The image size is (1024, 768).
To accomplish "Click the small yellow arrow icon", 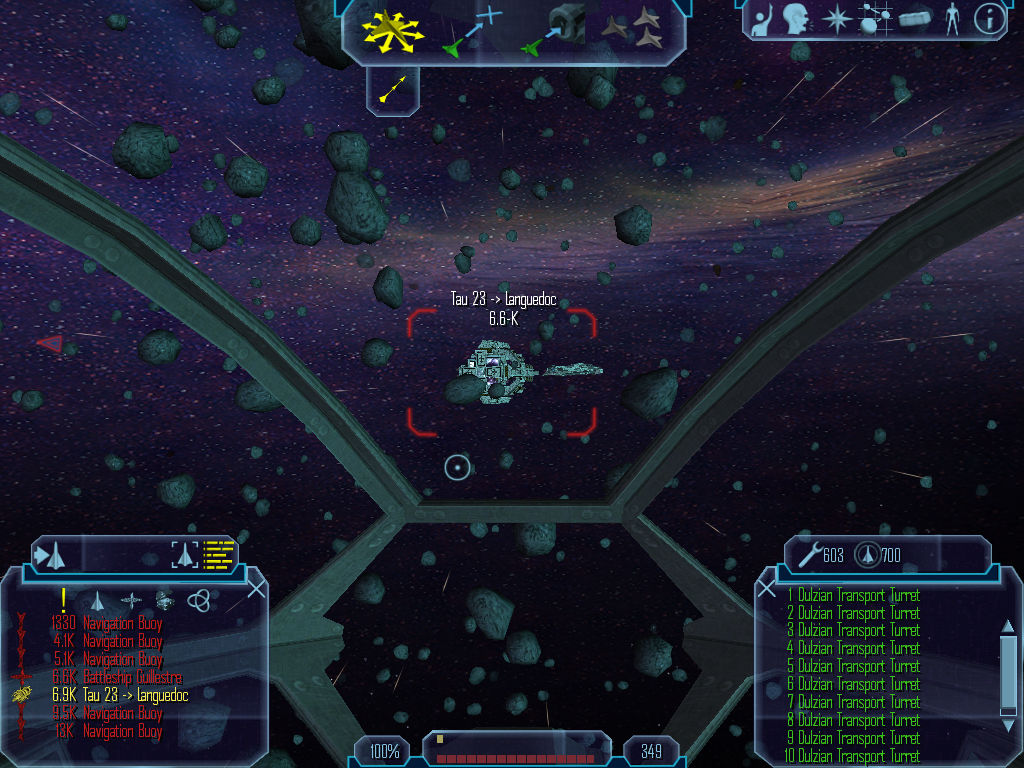I will pyautogui.click(x=393, y=90).
